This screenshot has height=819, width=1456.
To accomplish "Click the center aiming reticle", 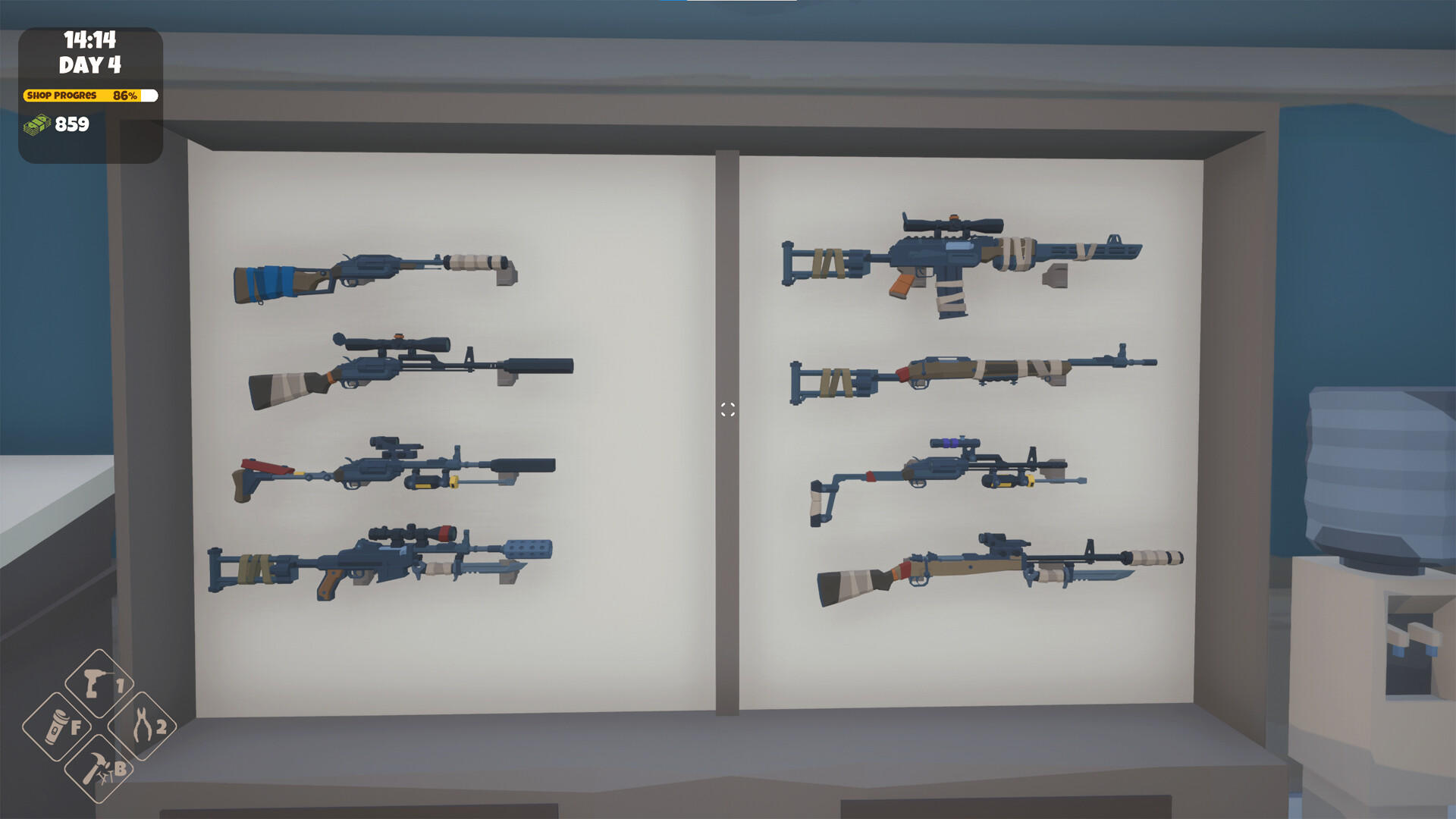I will (x=727, y=409).
